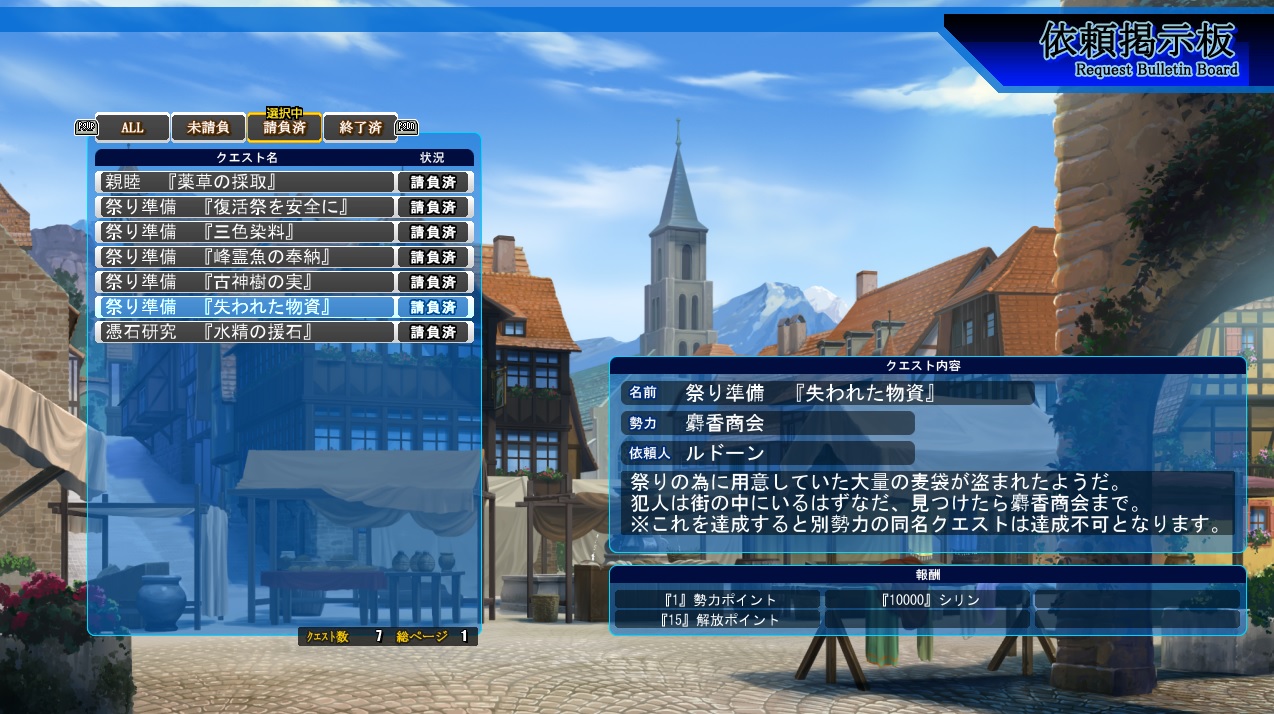This screenshot has width=1274, height=714.
Task: Pick the 『古神樹の実』 quest entry
Action: 246,282
